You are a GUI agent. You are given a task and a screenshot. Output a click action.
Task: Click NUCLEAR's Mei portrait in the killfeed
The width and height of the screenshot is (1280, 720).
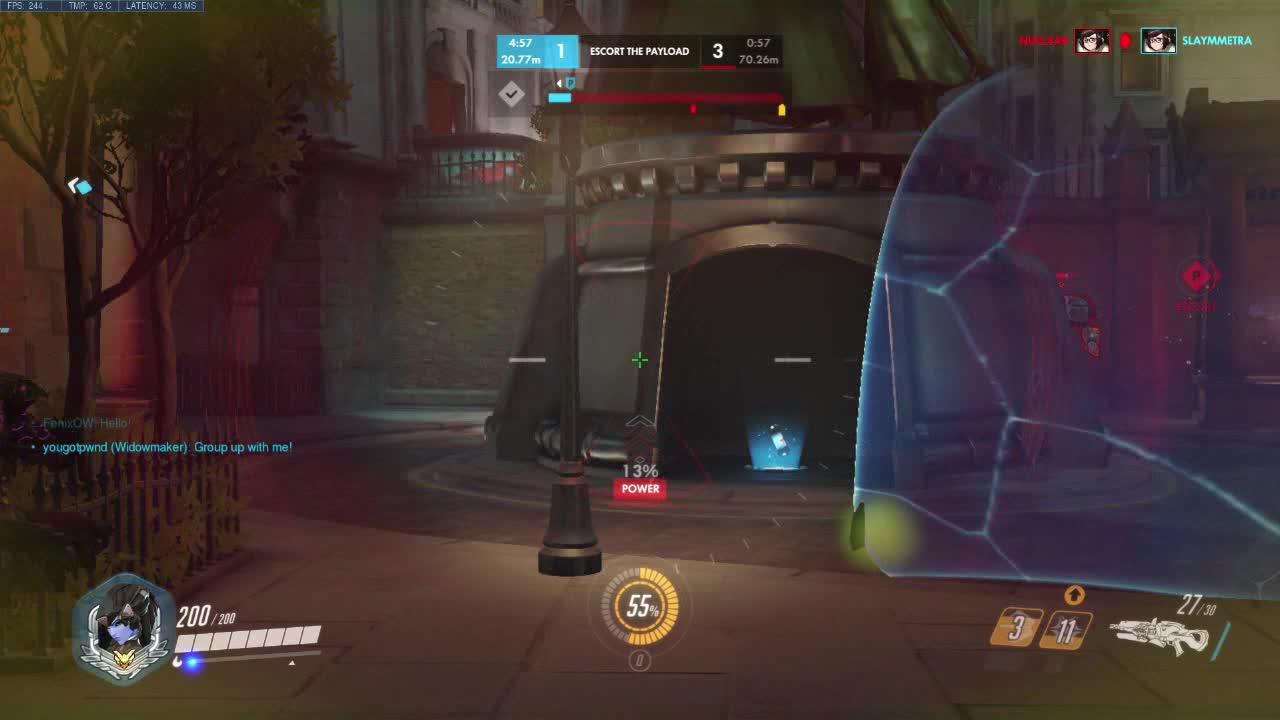(1093, 41)
